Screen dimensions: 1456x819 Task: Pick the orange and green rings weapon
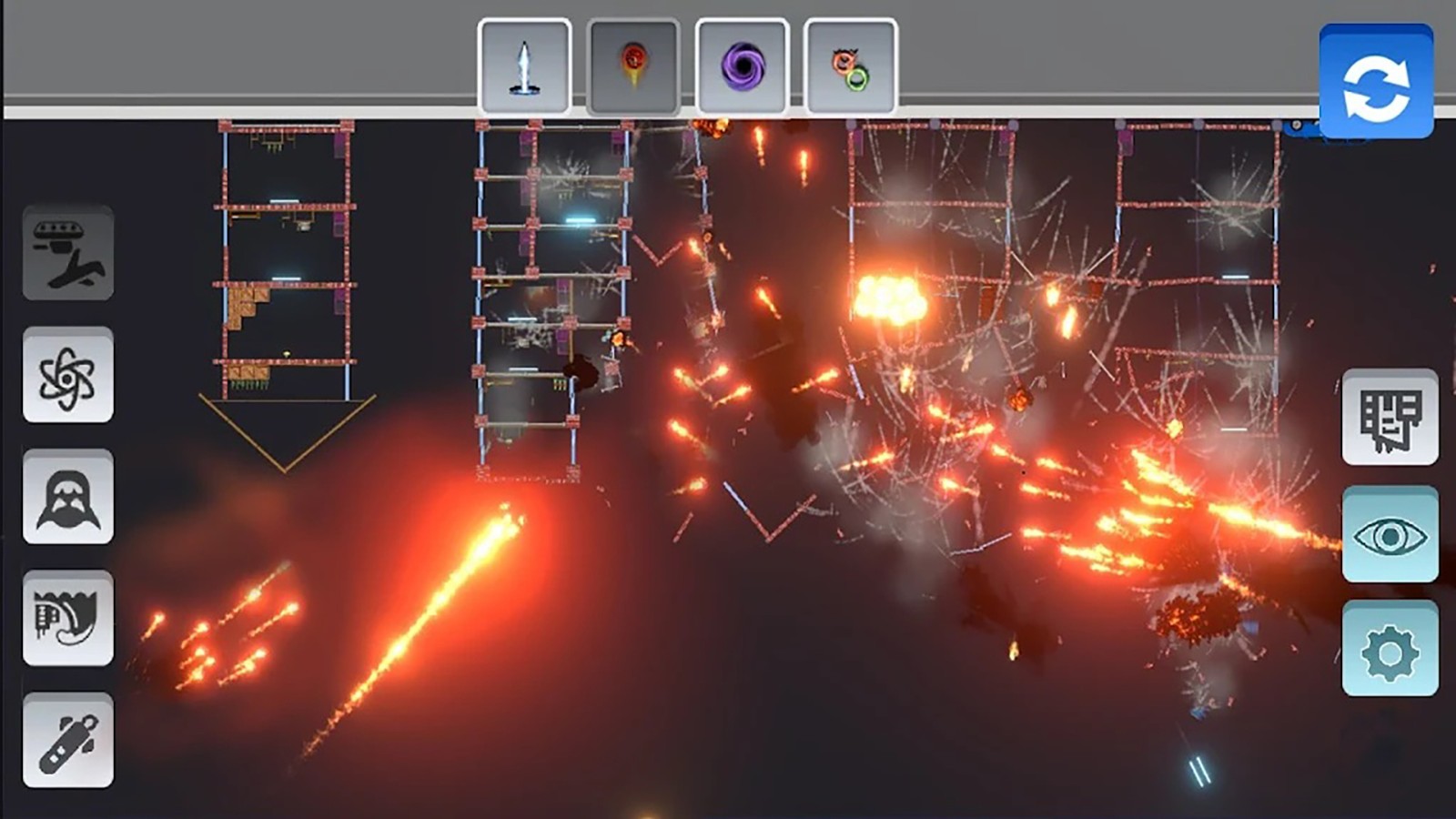tap(850, 66)
